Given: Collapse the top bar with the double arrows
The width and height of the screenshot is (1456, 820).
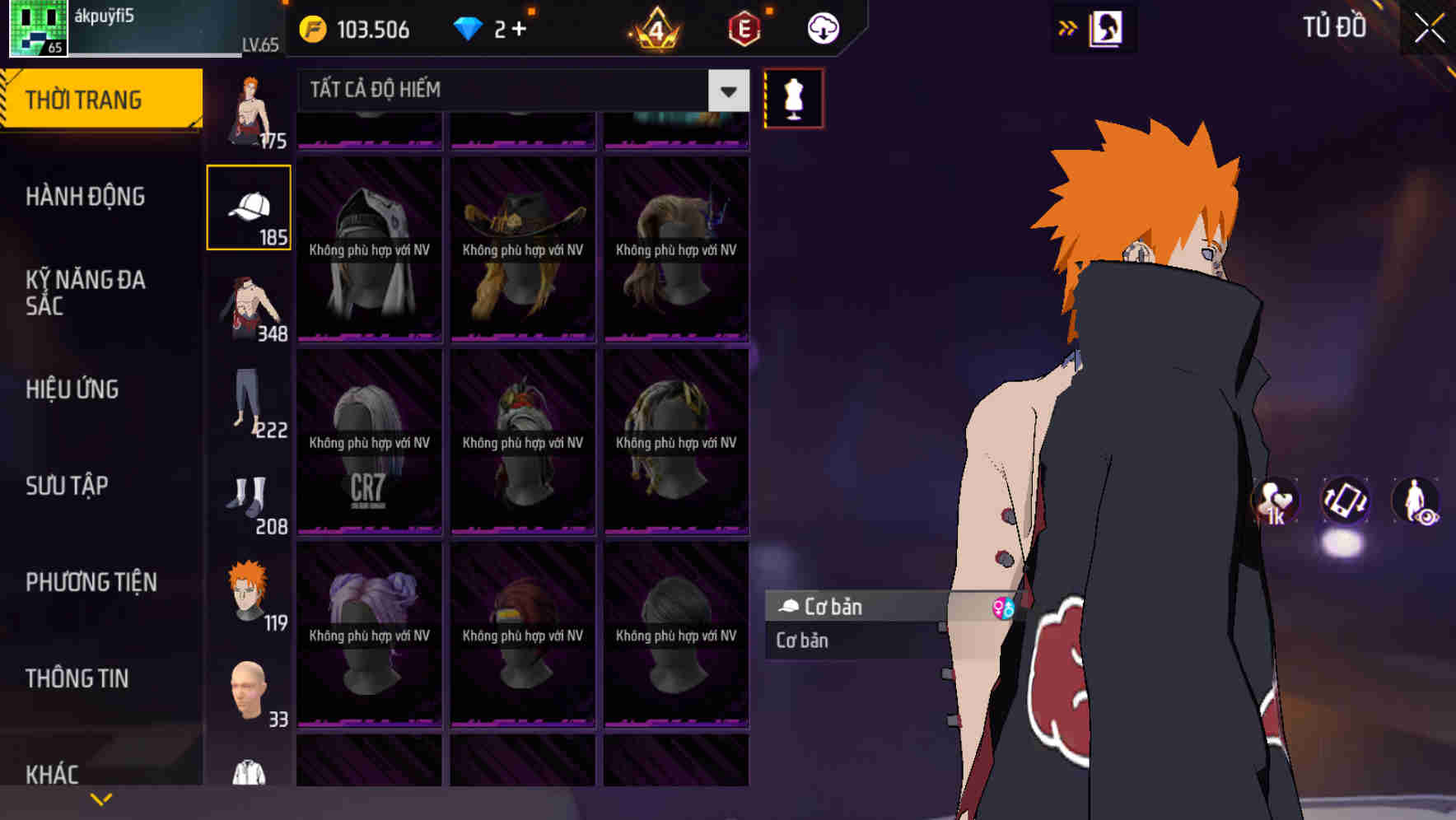Looking at the screenshot, I should 1067,27.
